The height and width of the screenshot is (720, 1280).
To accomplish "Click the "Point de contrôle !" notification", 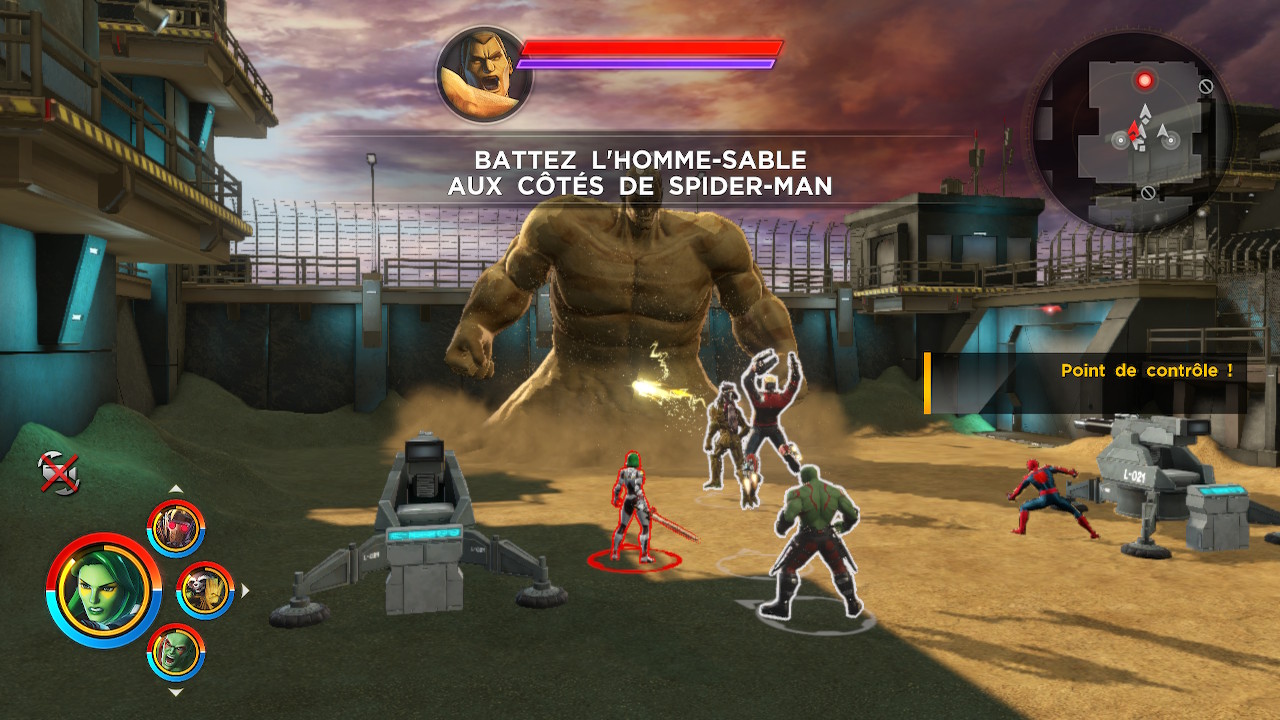I will 1146,371.
